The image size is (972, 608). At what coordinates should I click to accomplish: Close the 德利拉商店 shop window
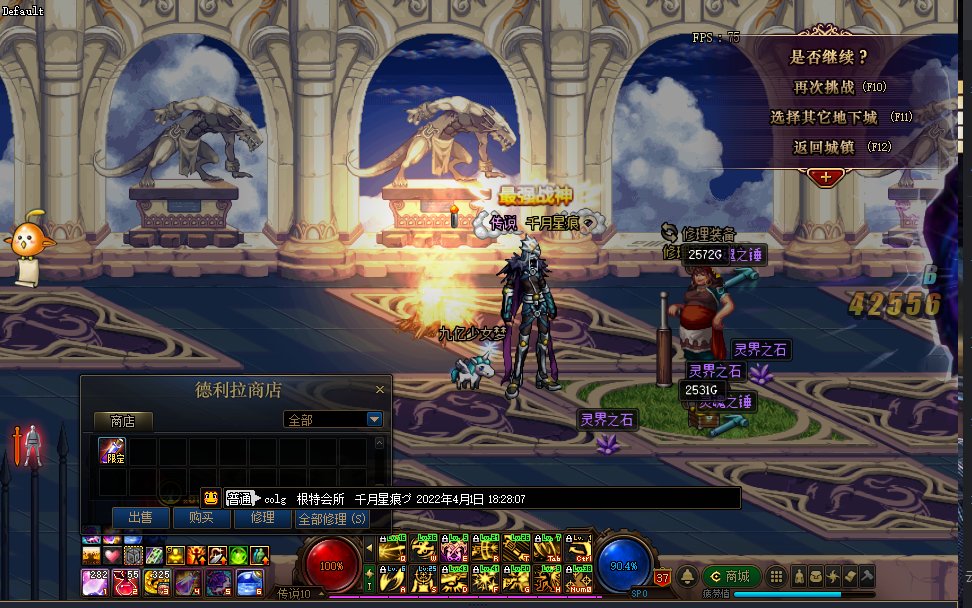tap(379, 389)
